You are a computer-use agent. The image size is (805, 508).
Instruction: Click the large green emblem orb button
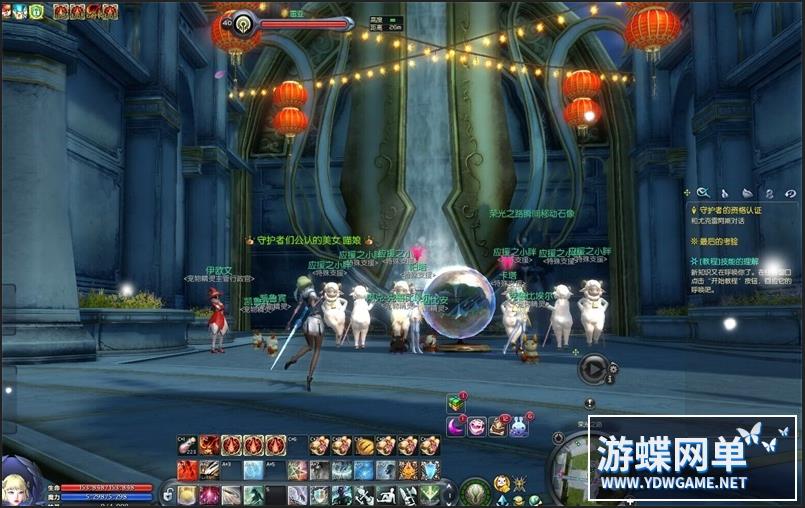click(x=475, y=491)
